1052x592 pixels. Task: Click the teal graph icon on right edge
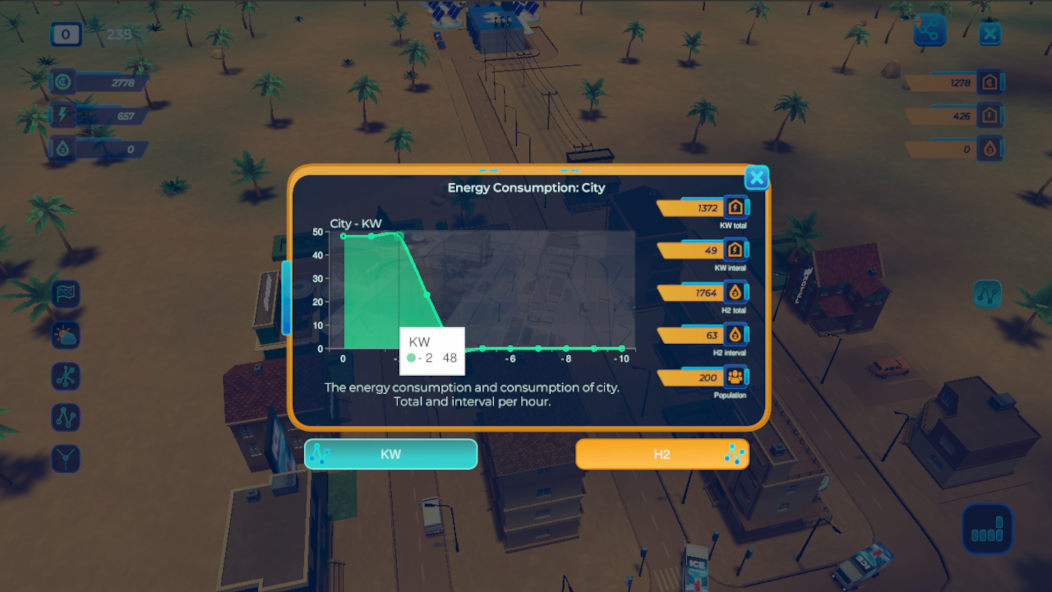[987, 294]
